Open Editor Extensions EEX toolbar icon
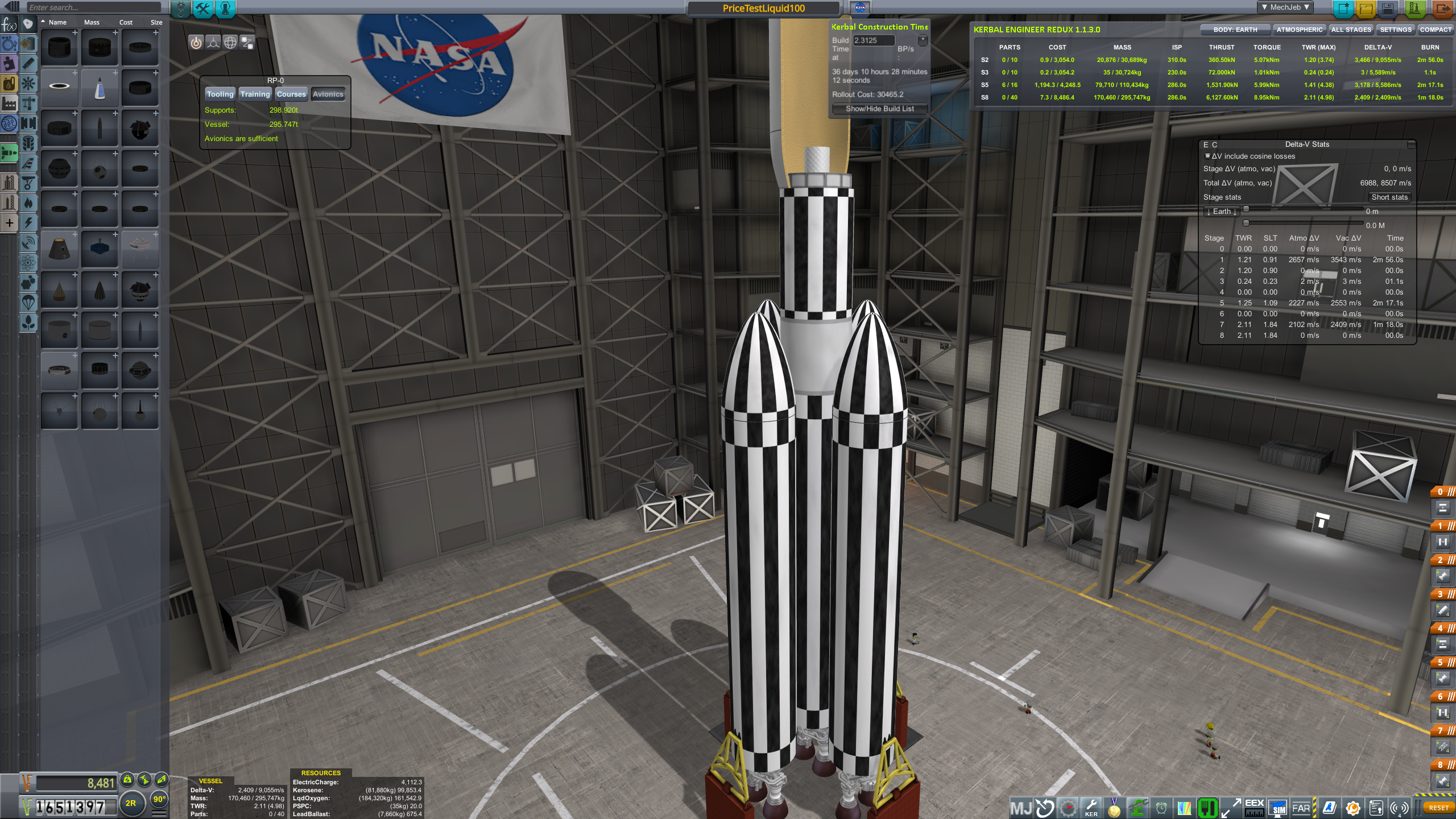This screenshot has height=819, width=1456. (x=1255, y=809)
